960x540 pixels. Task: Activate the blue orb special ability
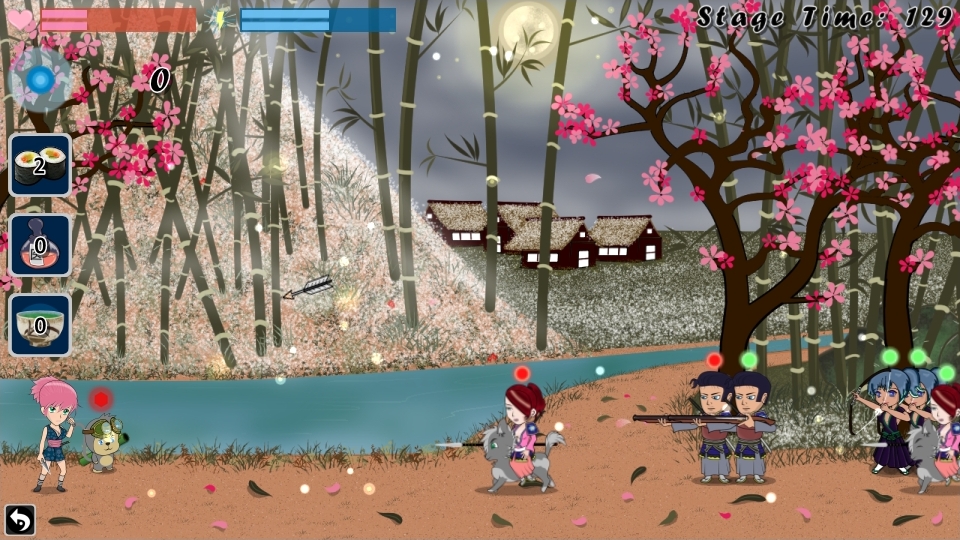(x=40, y=79)
